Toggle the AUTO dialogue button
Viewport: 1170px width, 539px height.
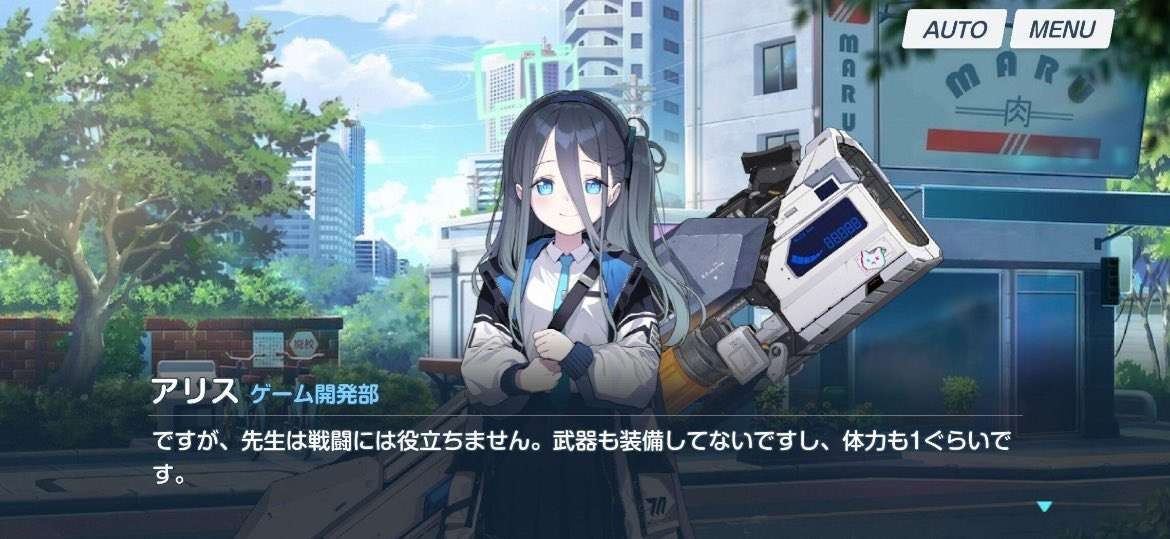(954, 30)
